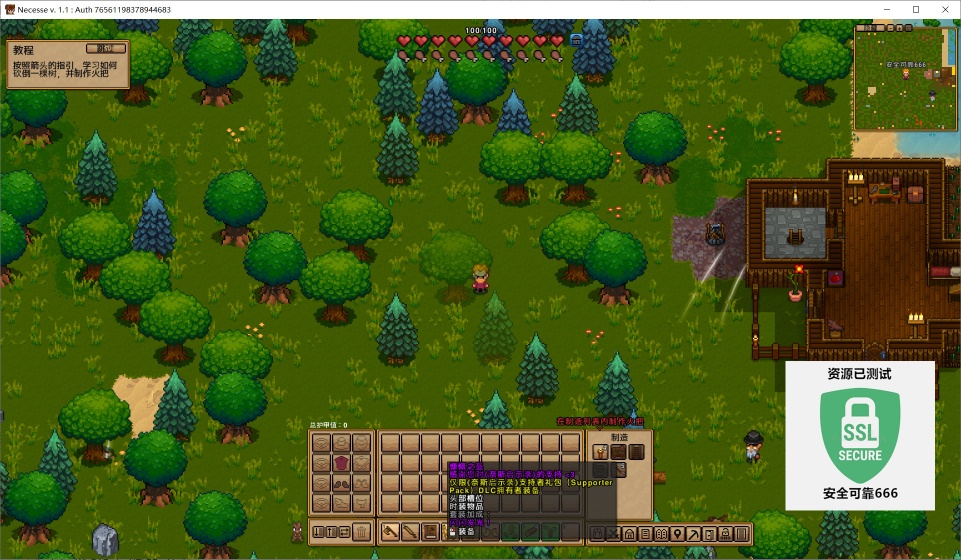Click the mustache cosmetic slot
Viewport: 961px width, 560px height.
(x=341, y=484)
